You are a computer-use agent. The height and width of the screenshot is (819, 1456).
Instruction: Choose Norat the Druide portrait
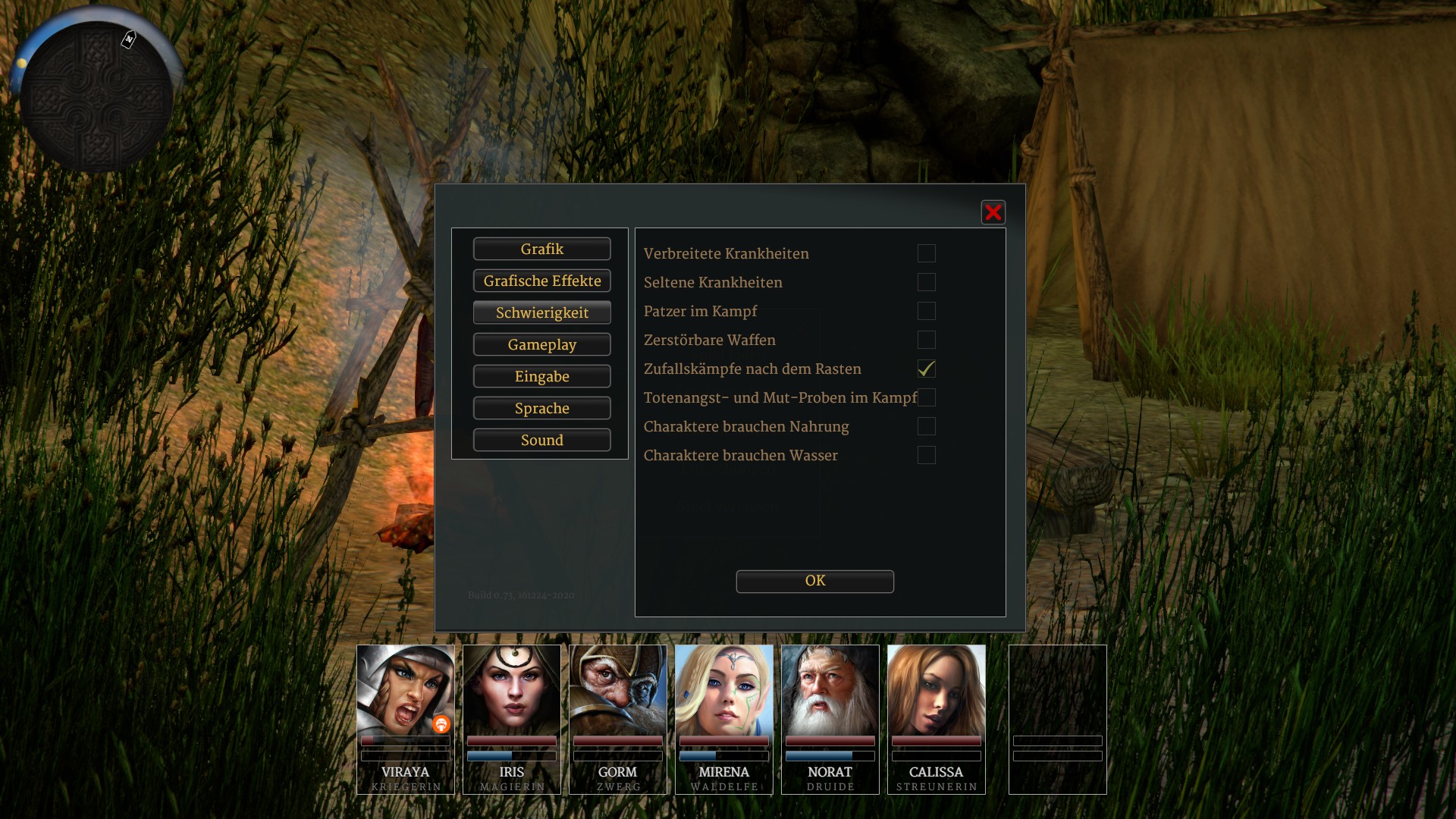point(830,690)
